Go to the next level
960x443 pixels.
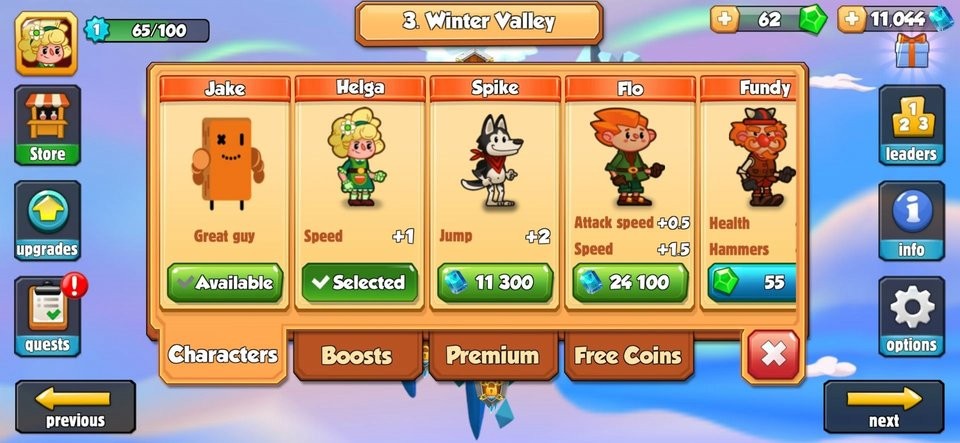pyautogui.click(x=883, y=406)
